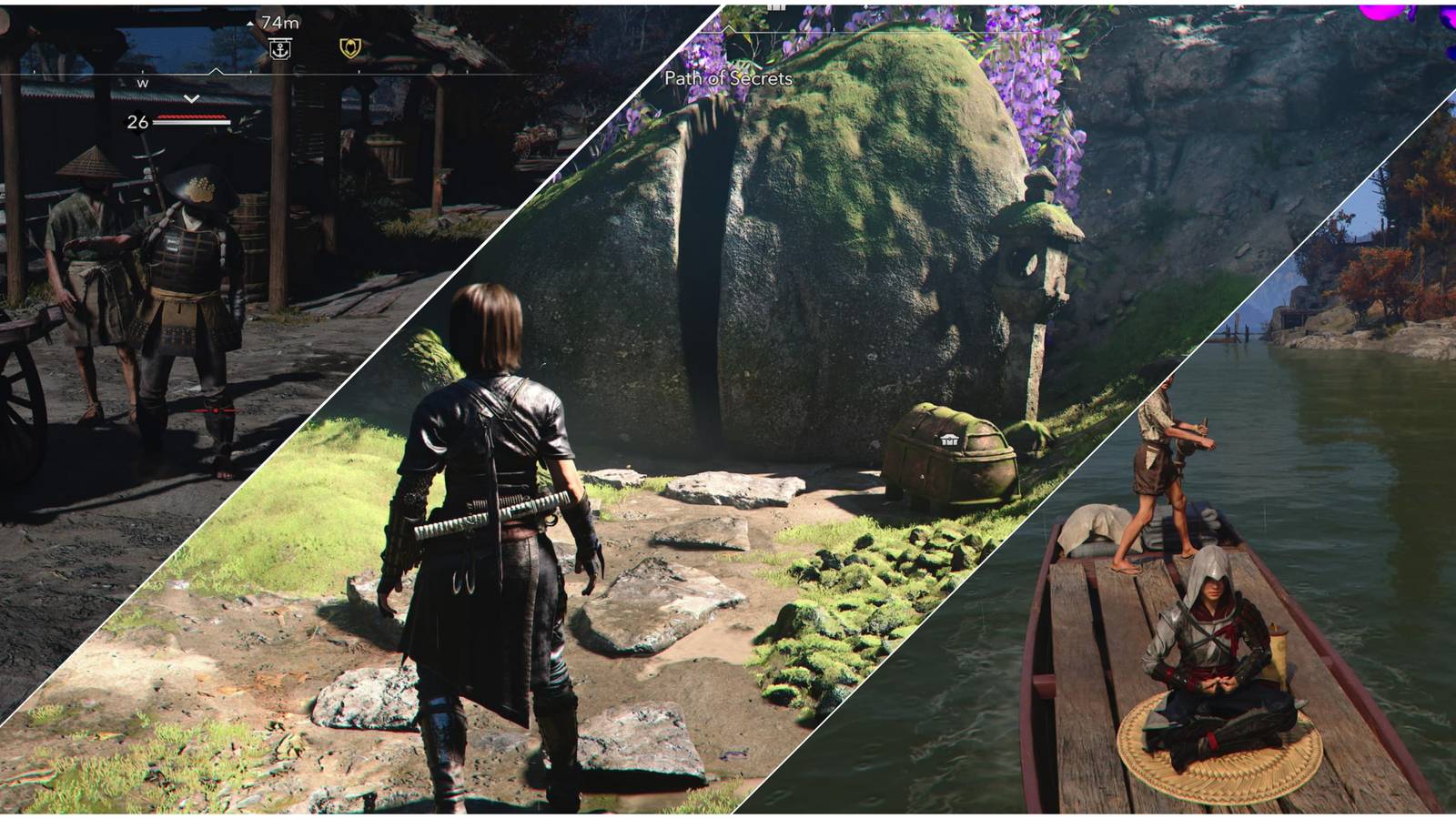Click the W cardinal direction on the compass
1456x819 pixels.
click(x=142, y=84)
